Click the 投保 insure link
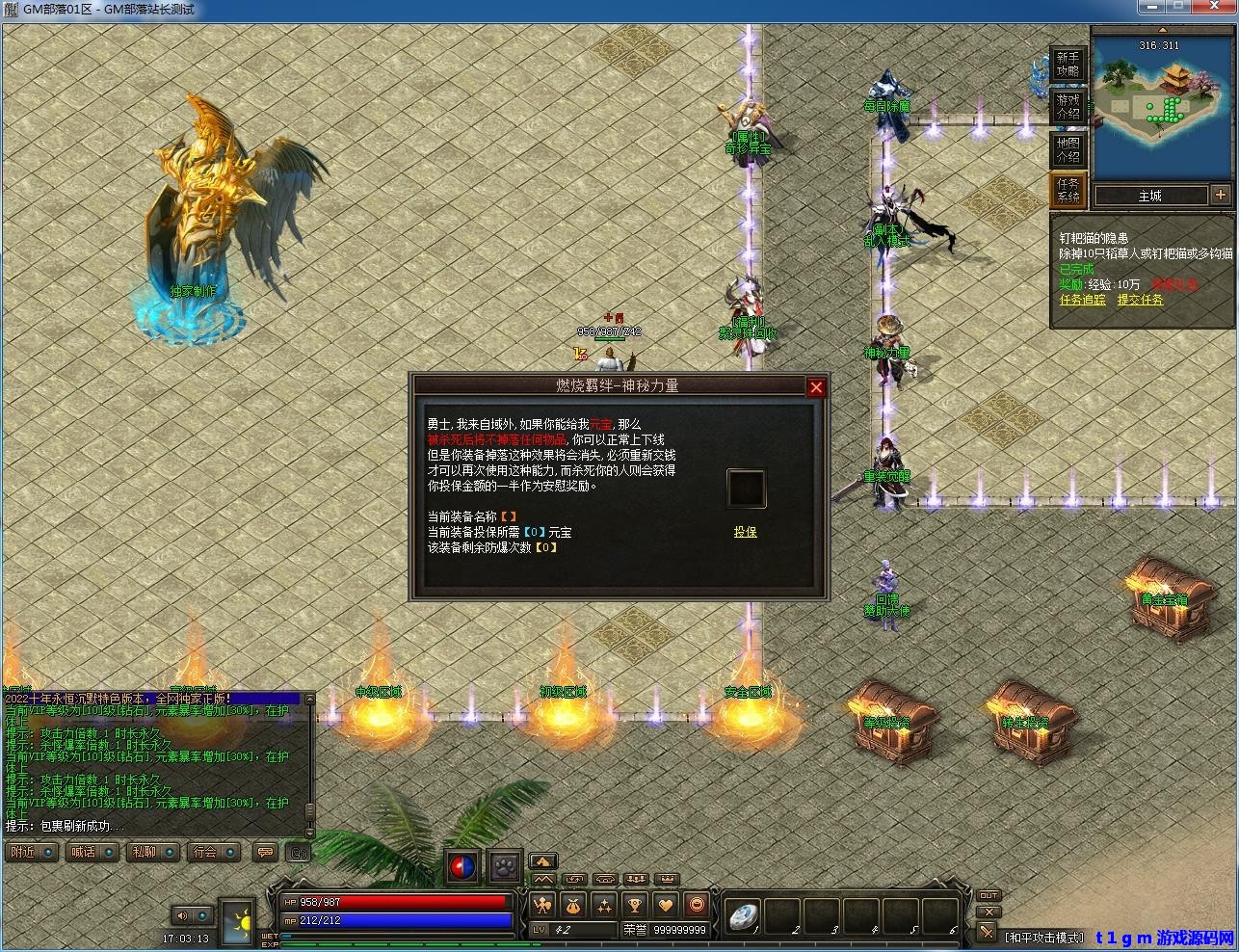Image resolution: width=1239 pixels, height=952 pixels. (x=746, y=532)
